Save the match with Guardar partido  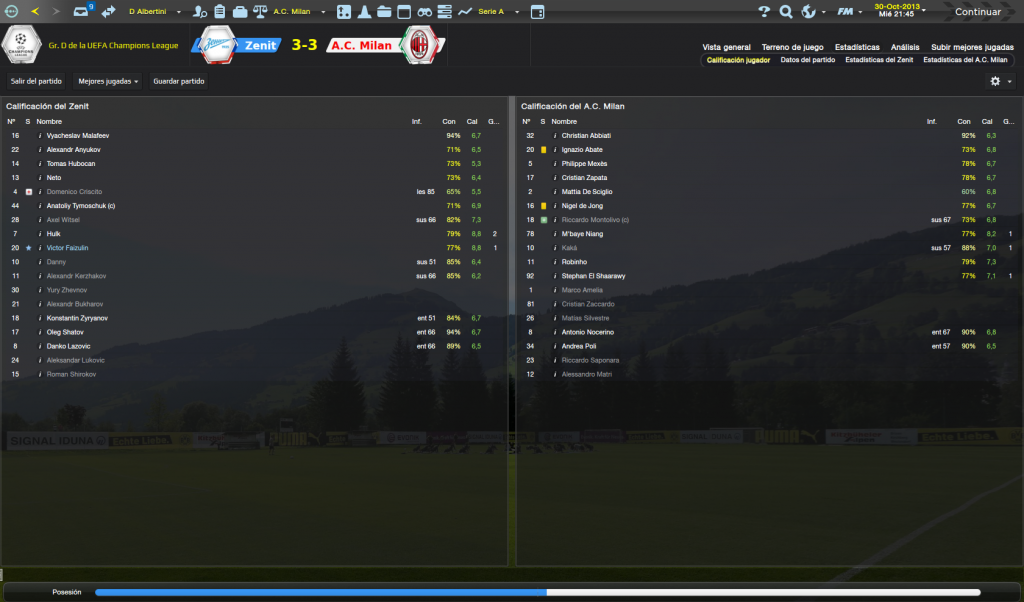178,81
